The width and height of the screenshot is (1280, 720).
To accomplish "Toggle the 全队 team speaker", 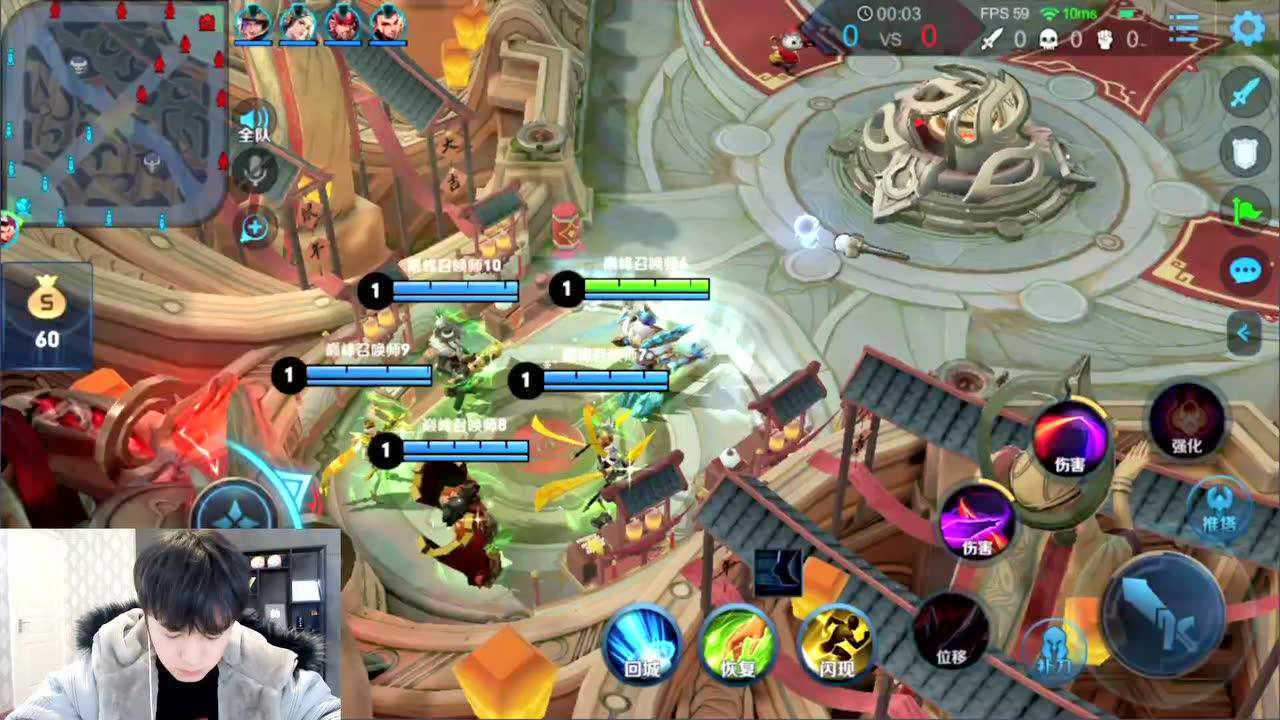I will point(256,121).
